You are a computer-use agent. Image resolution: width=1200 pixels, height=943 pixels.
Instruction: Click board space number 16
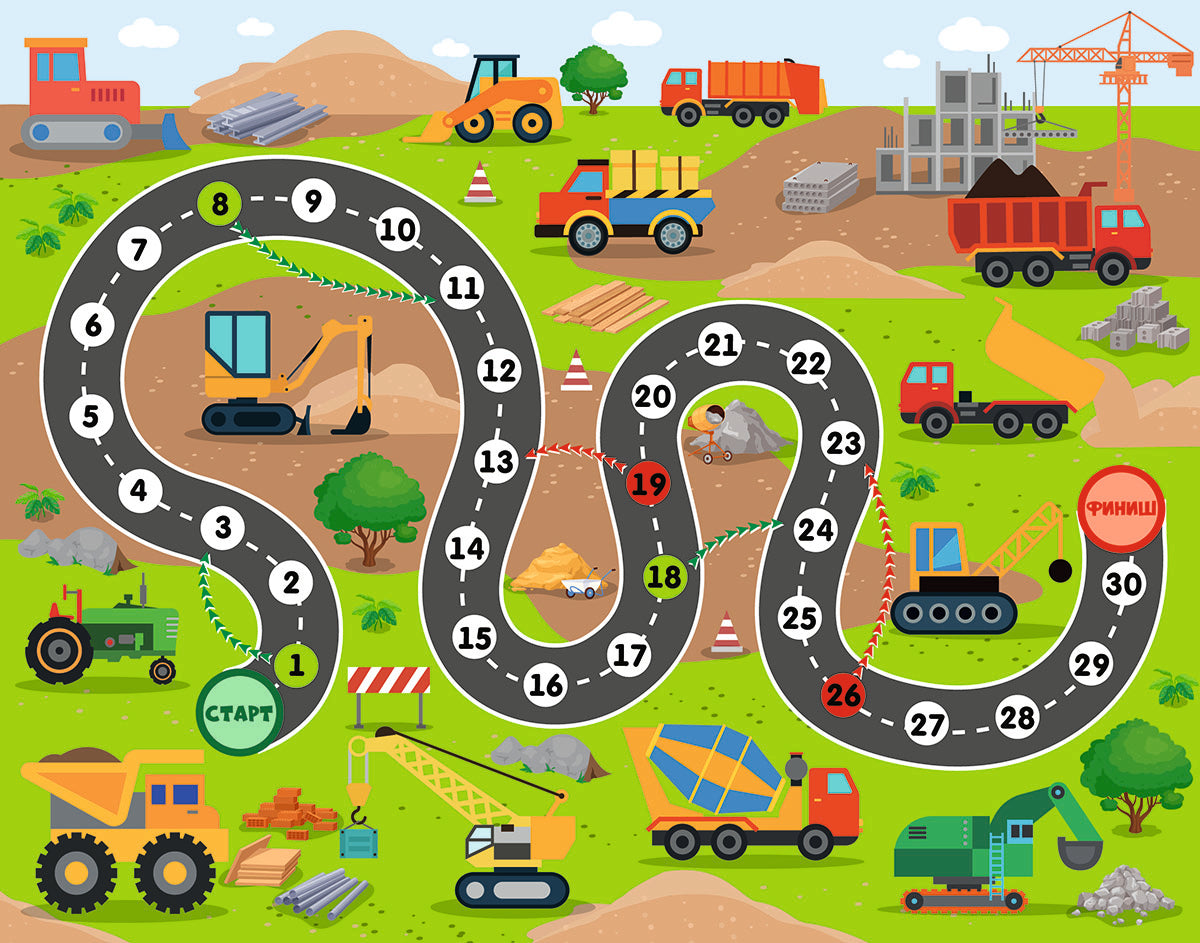[546, 685]
